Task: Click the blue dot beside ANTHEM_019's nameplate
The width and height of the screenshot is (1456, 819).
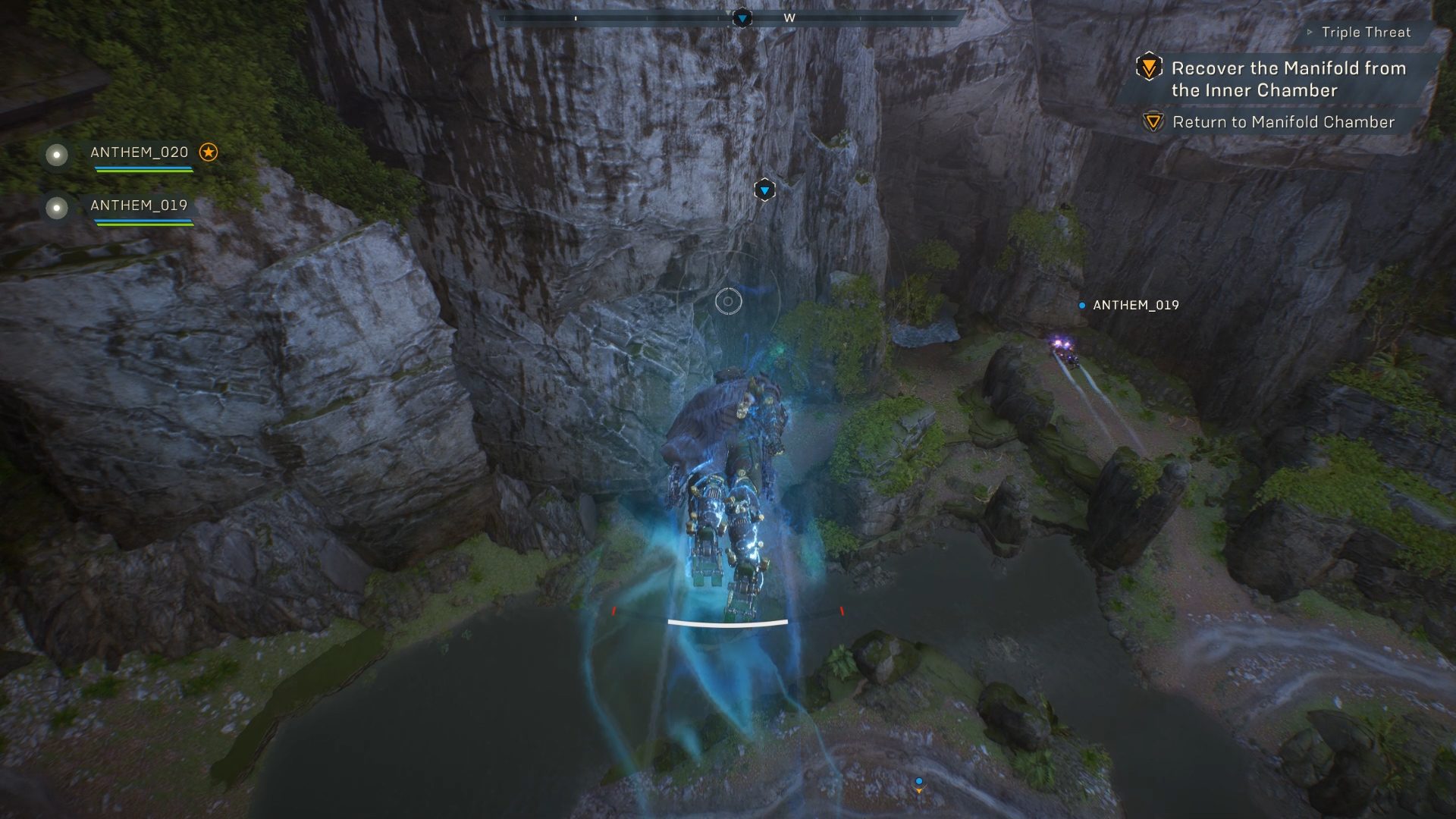Action: click(1081, 306)
